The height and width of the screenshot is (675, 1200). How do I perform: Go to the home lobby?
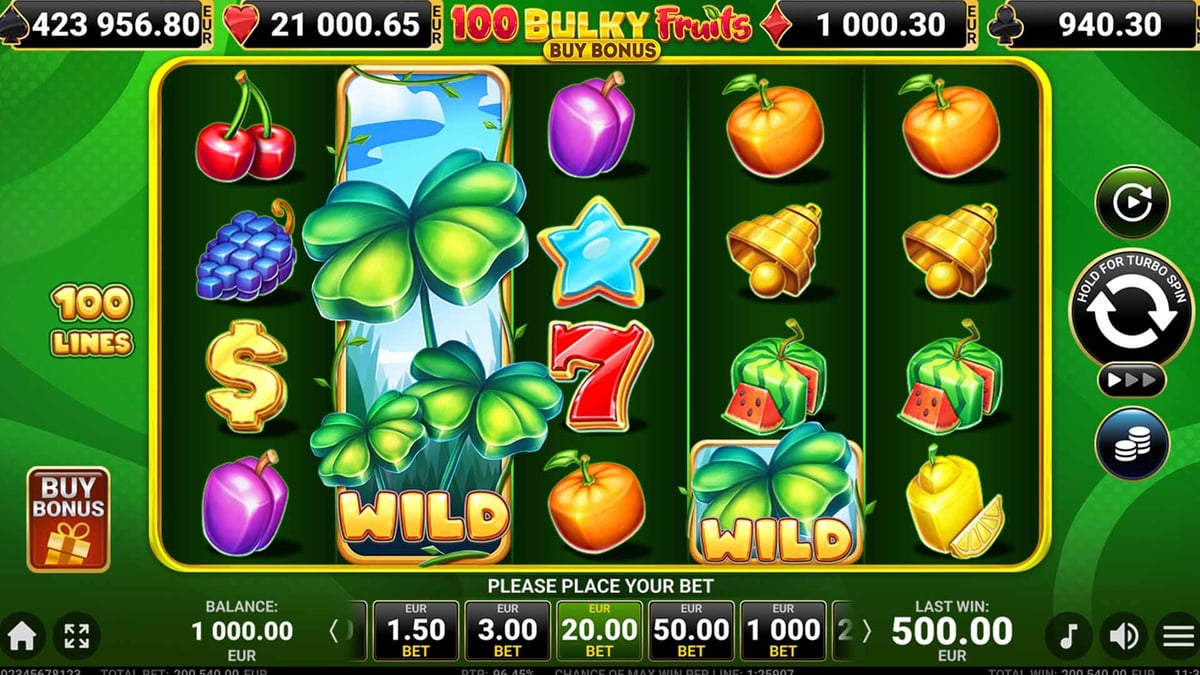click(22, 635)
